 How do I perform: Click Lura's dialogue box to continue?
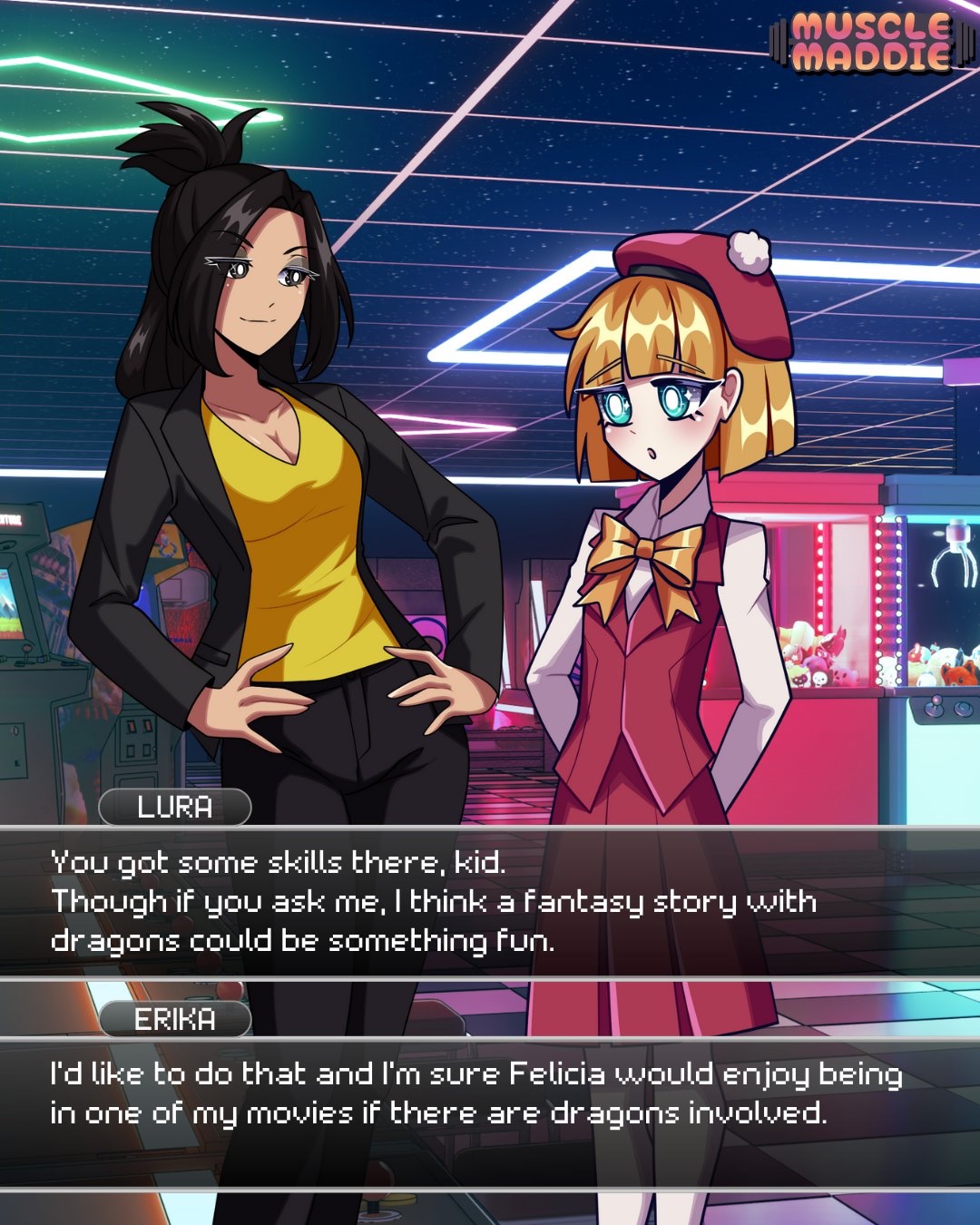490,902
